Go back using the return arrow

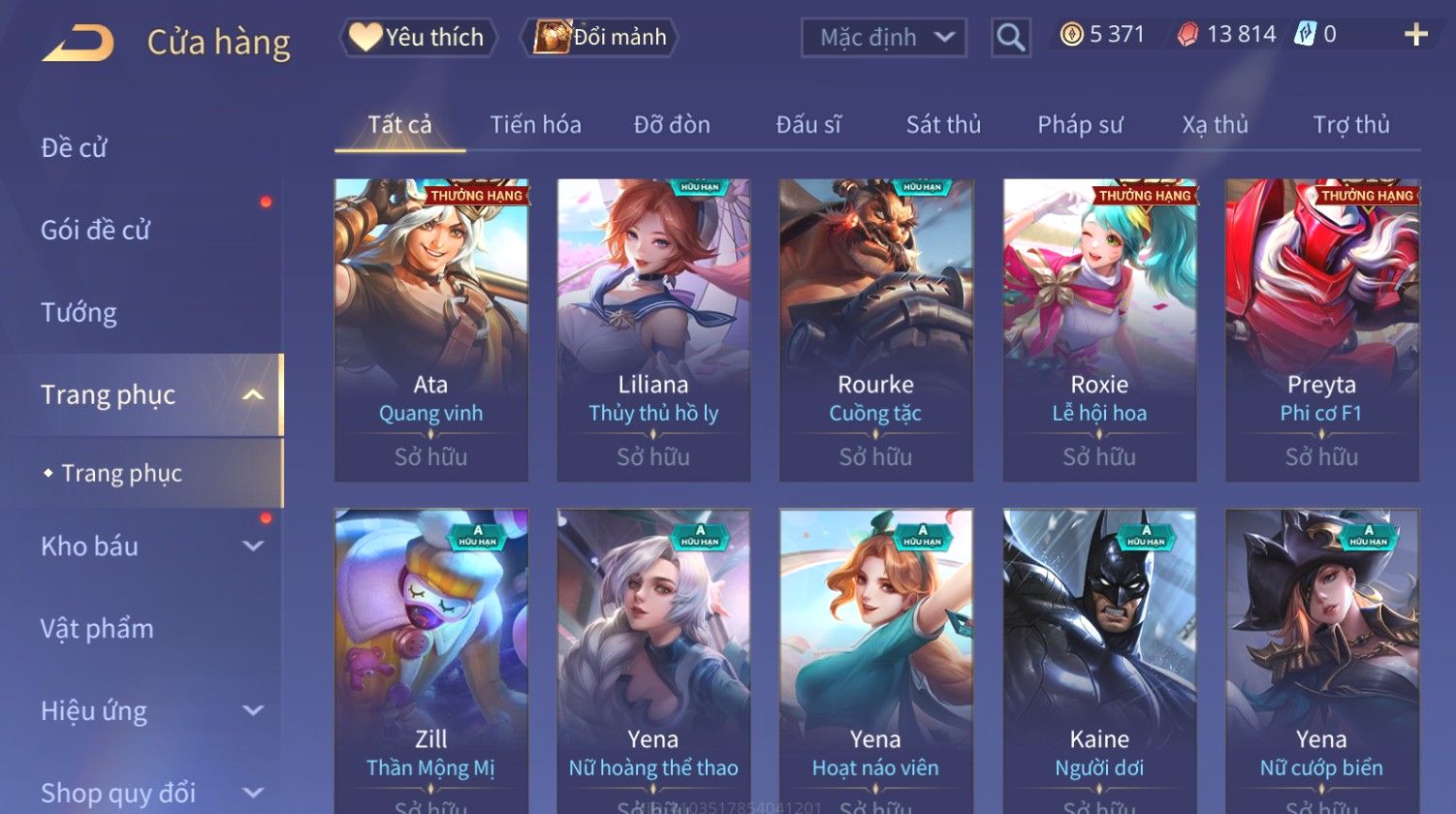pyautogui.click(x=79, y=43)
